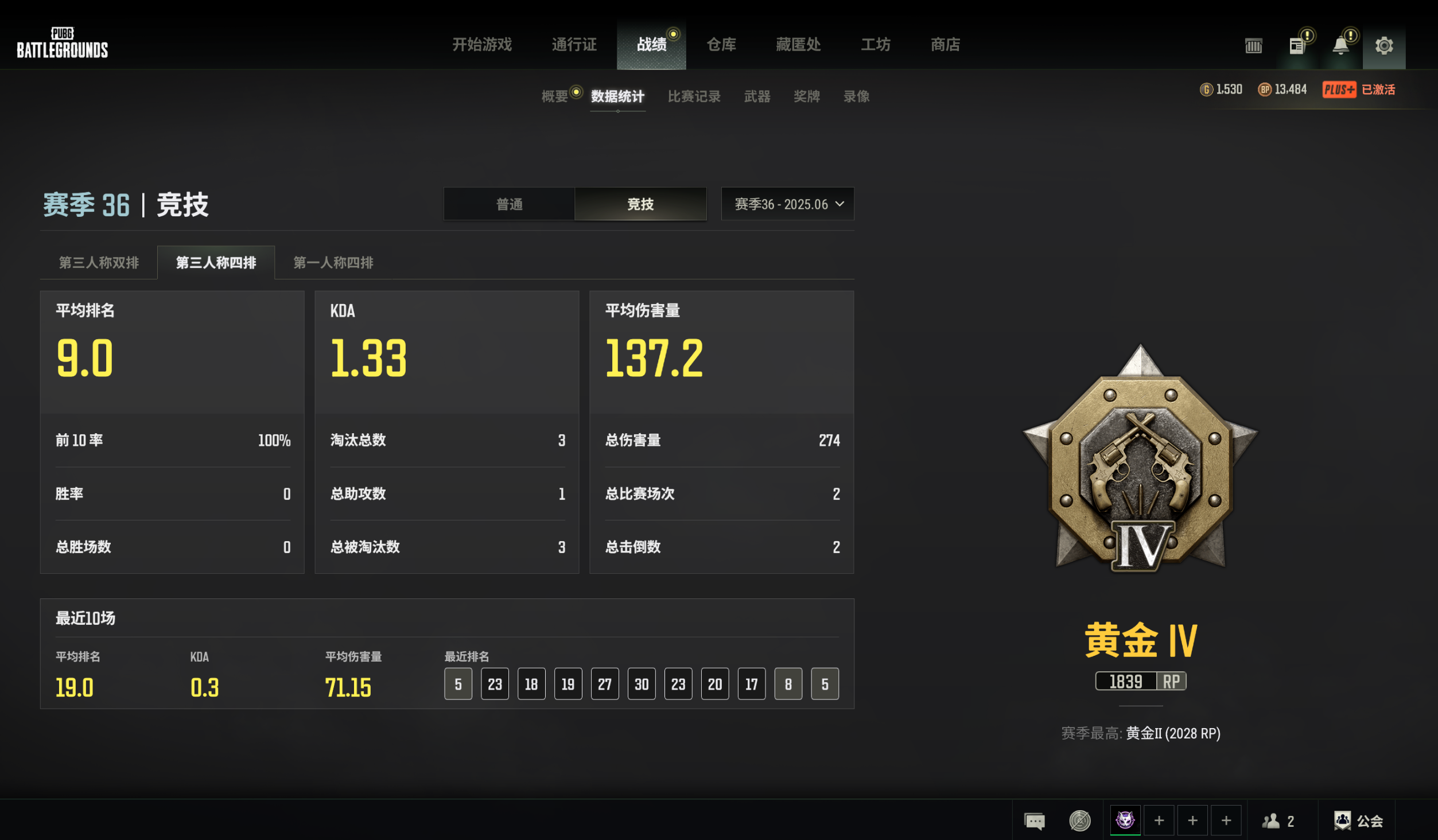This screenshot has height=840, width=1438.
Task: Open the notifications bell icon
Action: coord(1340,45)
